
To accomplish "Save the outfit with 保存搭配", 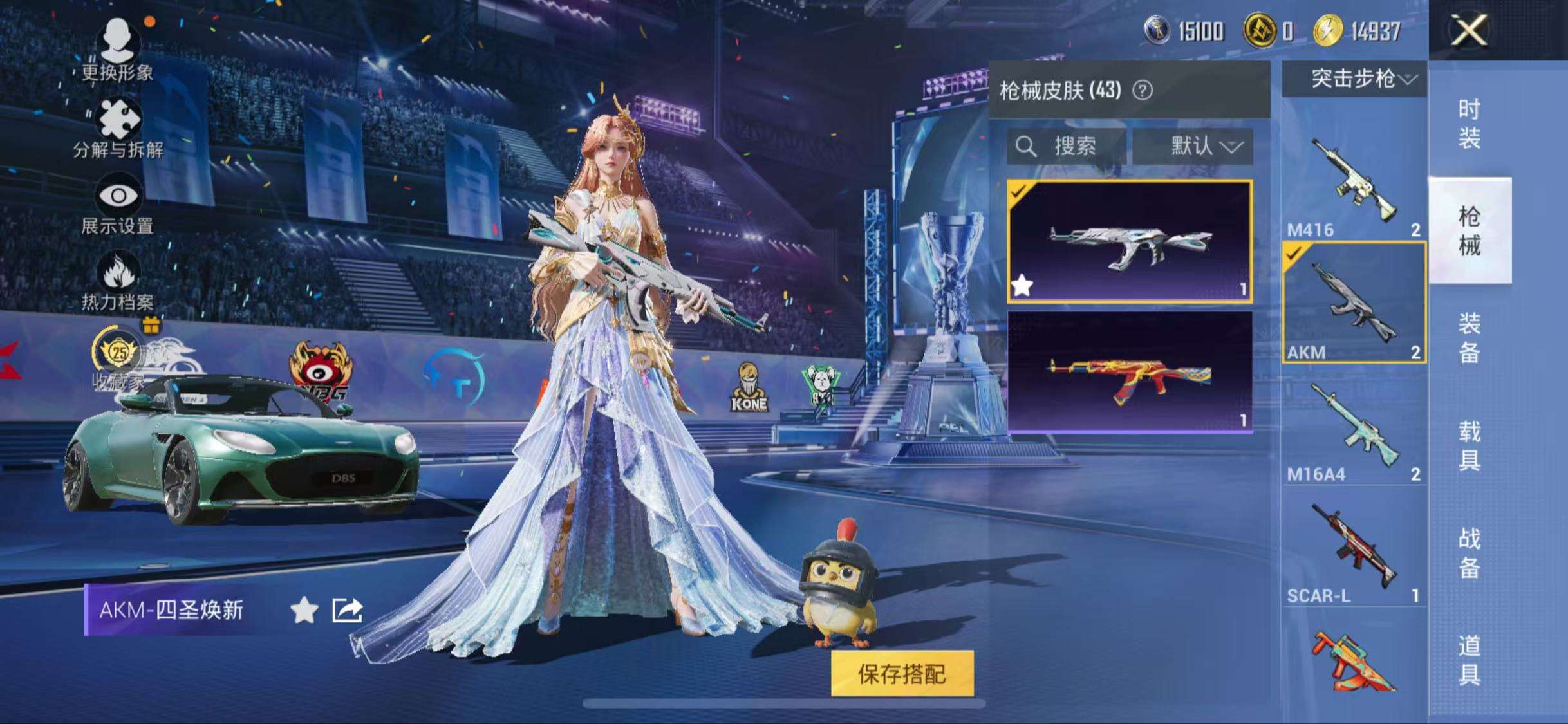I will click(x=902, y=674).
